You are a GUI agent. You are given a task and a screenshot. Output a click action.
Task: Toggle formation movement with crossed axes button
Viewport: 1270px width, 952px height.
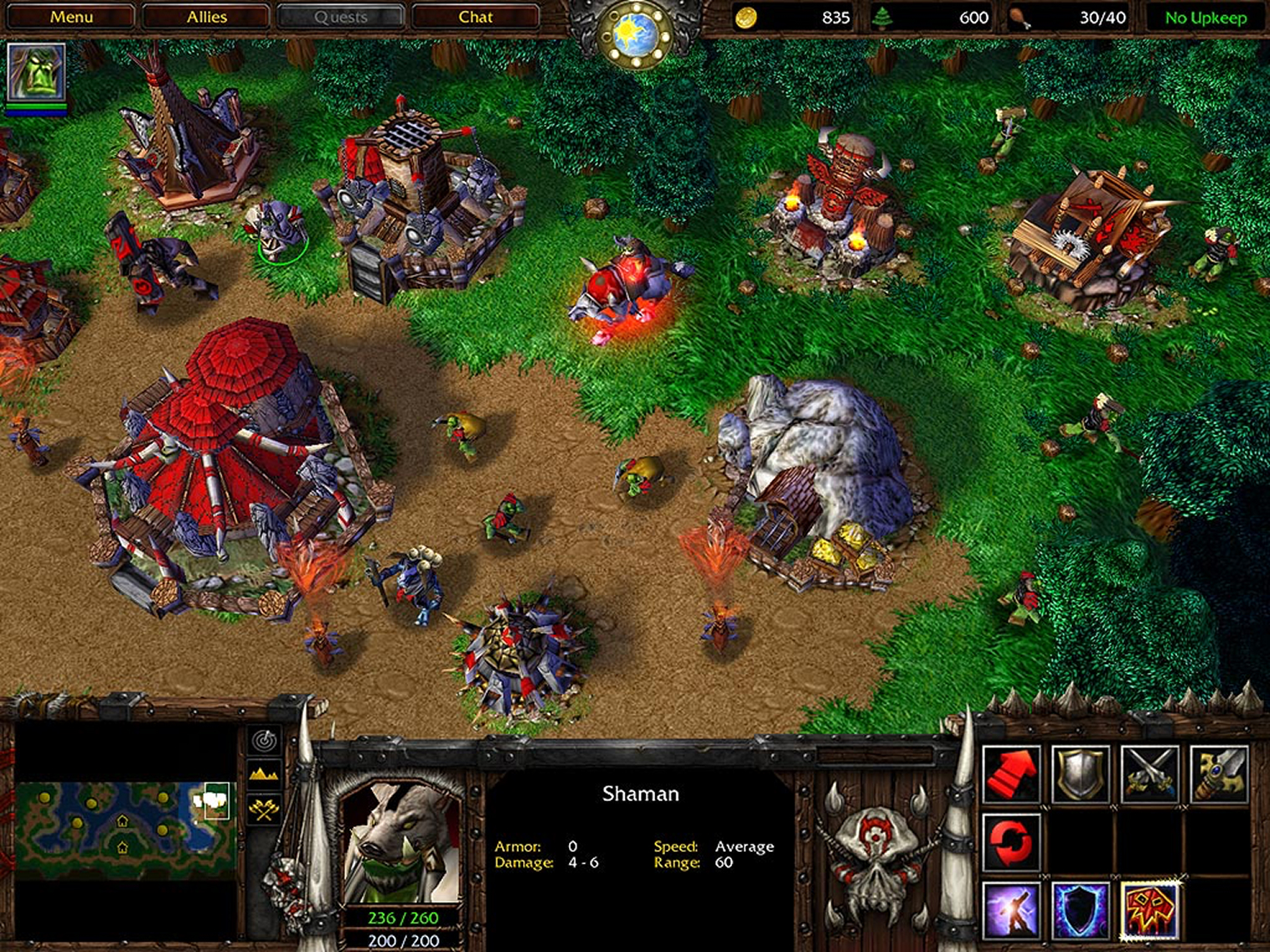pyautogui.click(x=262, y=808)
